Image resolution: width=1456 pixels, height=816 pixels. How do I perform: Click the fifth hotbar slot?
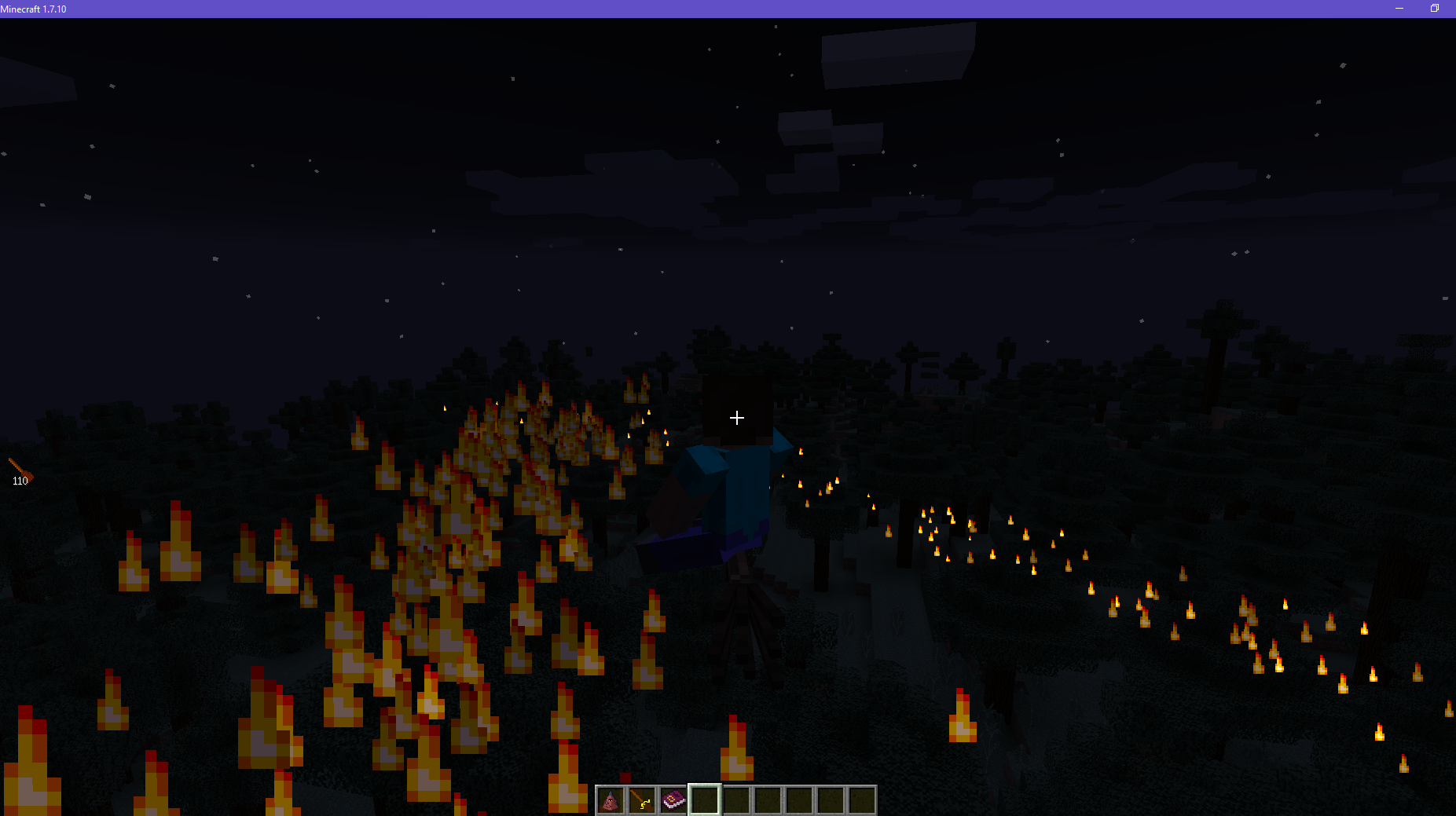(736, 799)
